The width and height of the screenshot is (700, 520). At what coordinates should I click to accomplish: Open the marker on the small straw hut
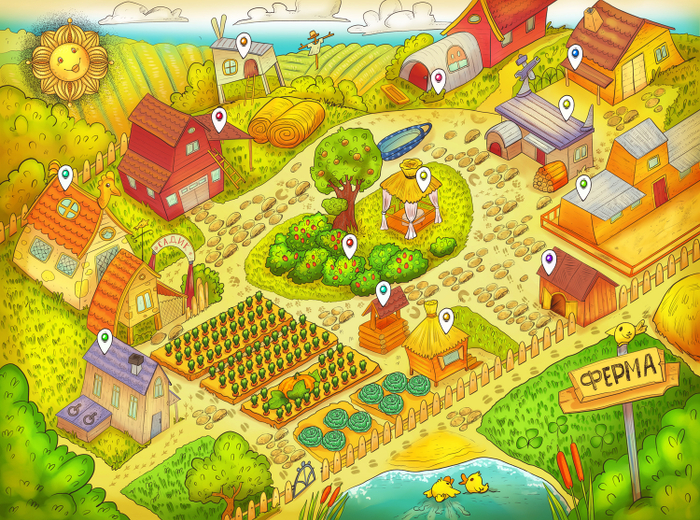(x=446, y=320)
